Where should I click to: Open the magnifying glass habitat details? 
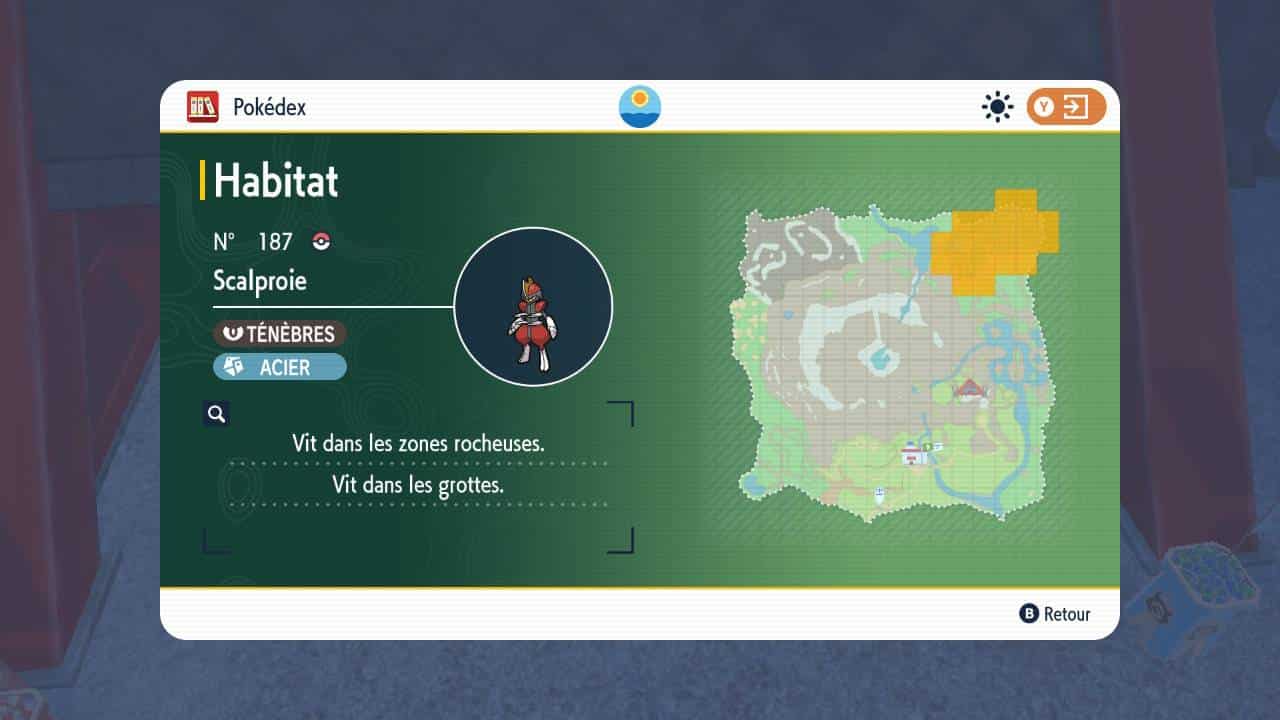click(216, 413)
